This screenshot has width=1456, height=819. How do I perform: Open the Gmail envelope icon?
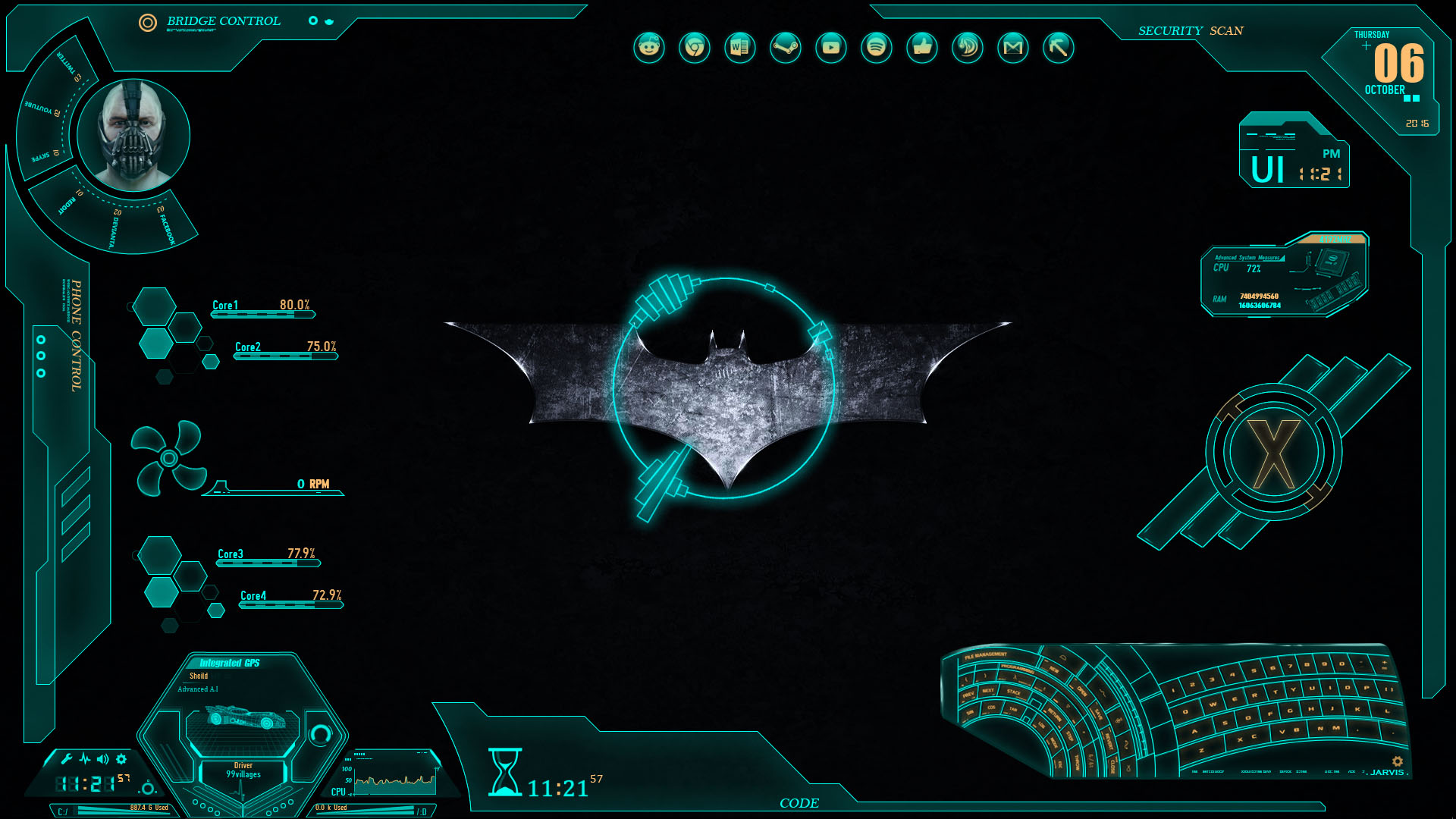click(x=1013, y=48)
